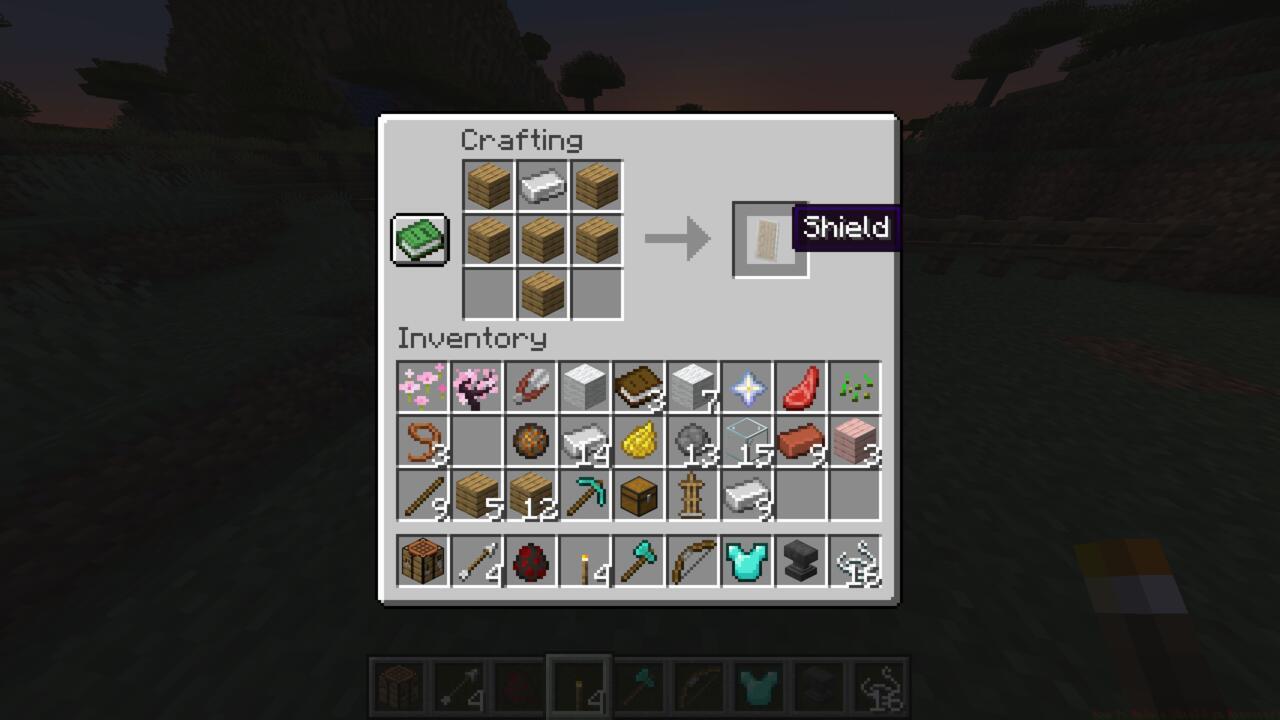This screenshot has height=720, width=1280.
Task: Select the bottom plank in the crafting grid
Action: [x=542, y=294]
